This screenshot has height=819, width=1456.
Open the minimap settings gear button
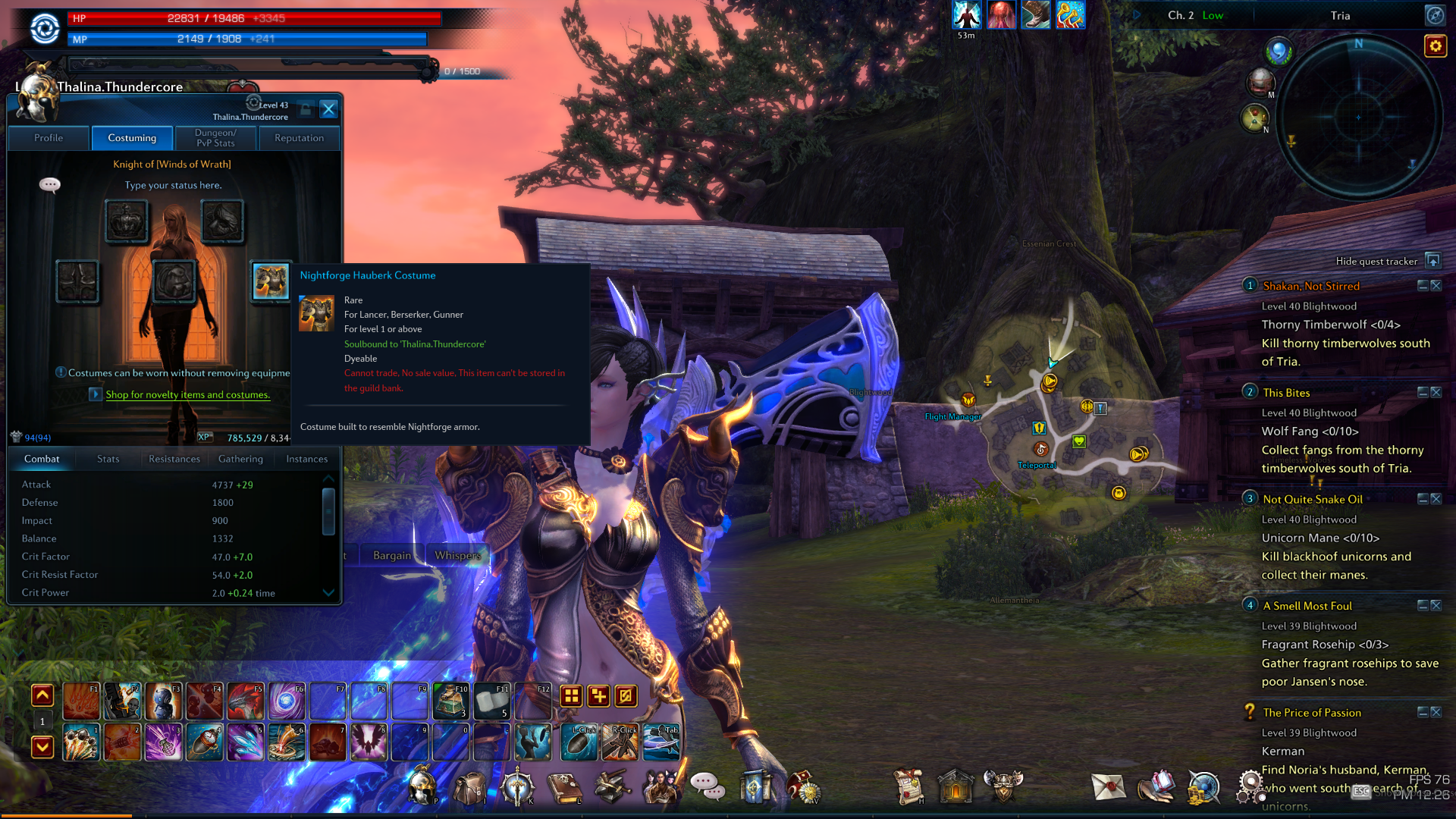(1435, 46)
